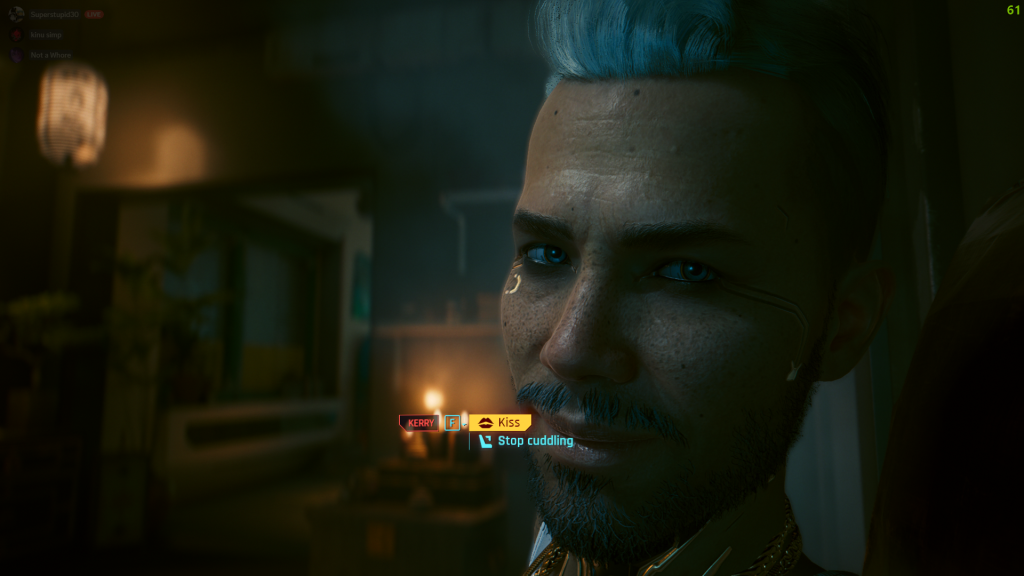Image resolution: width=1024 pixels, height=576 pixels.
Task: Click Superstupid30 in the voice overlay
Action: [x=53, y=15]
